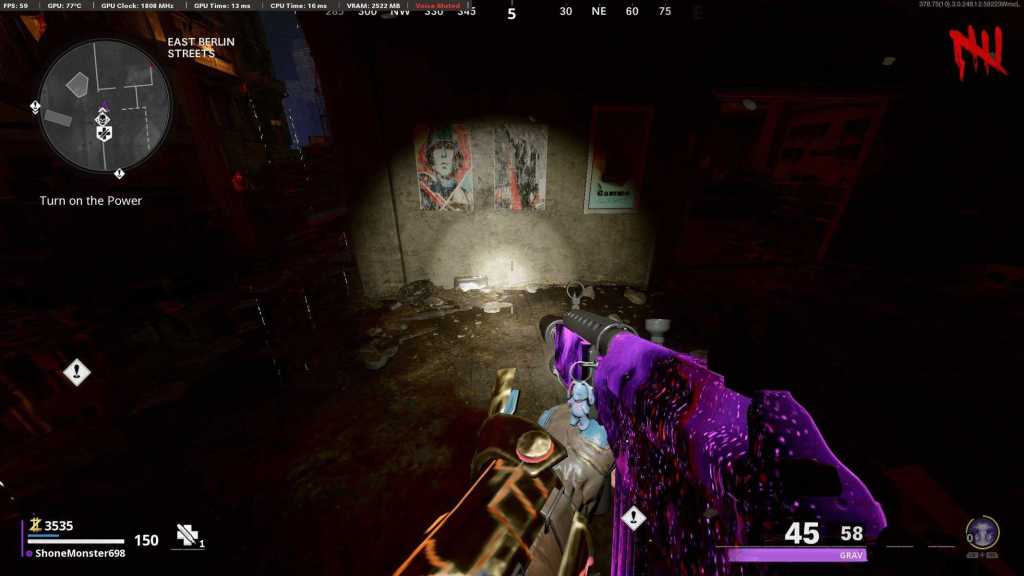Select the "Turn on the Power" objective tracker

point(91,201)
